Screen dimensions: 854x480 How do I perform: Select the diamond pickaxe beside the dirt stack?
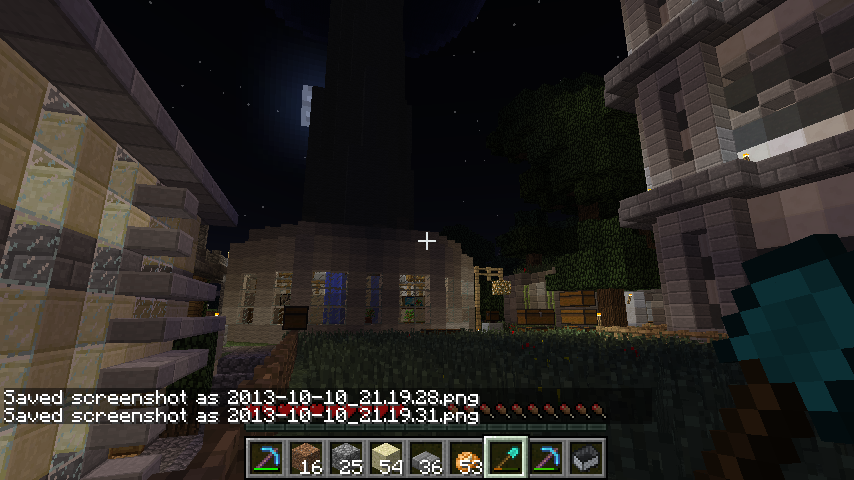tap(266, 457)
